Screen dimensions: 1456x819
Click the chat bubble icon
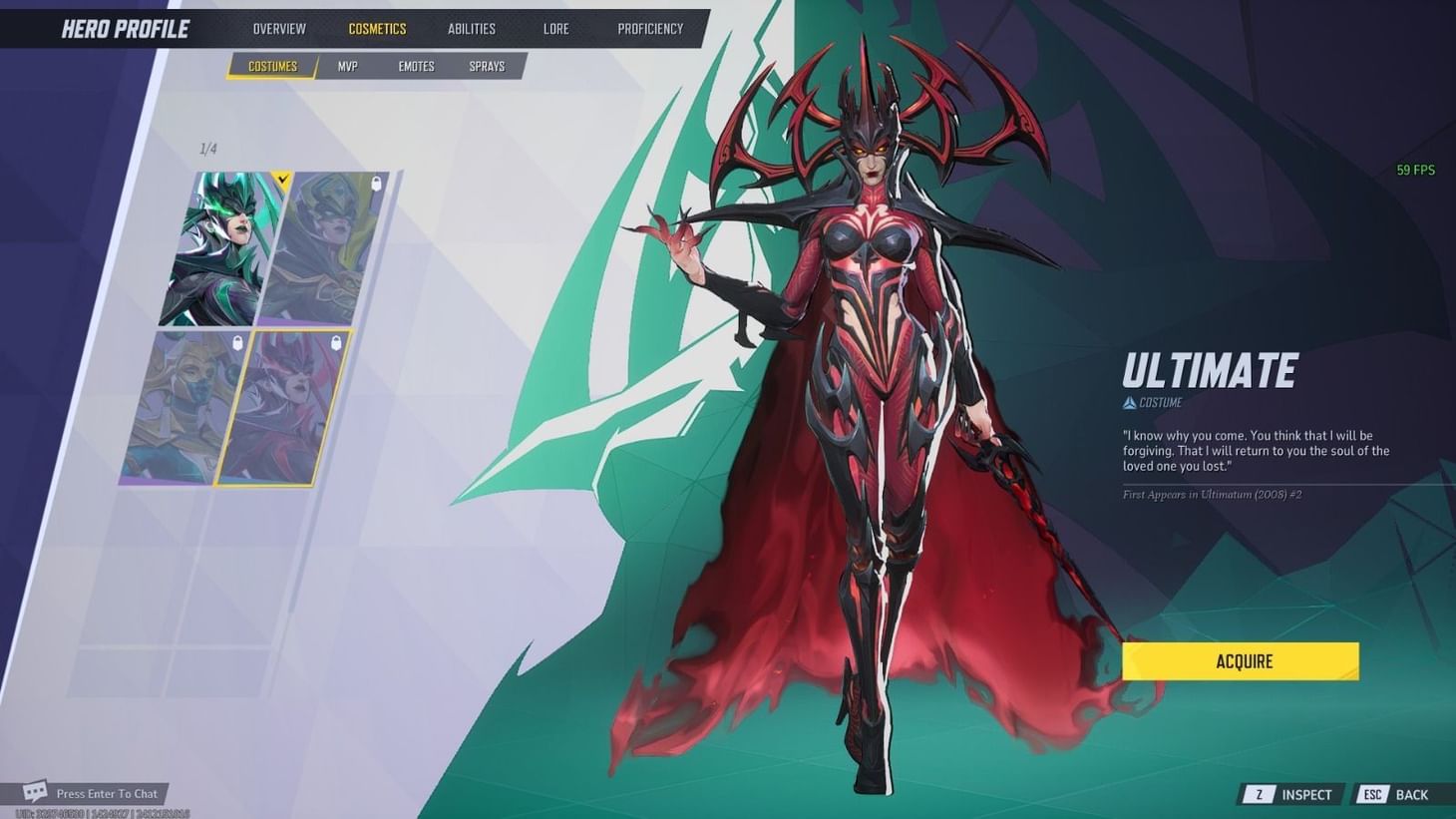(x=36, y=791)
